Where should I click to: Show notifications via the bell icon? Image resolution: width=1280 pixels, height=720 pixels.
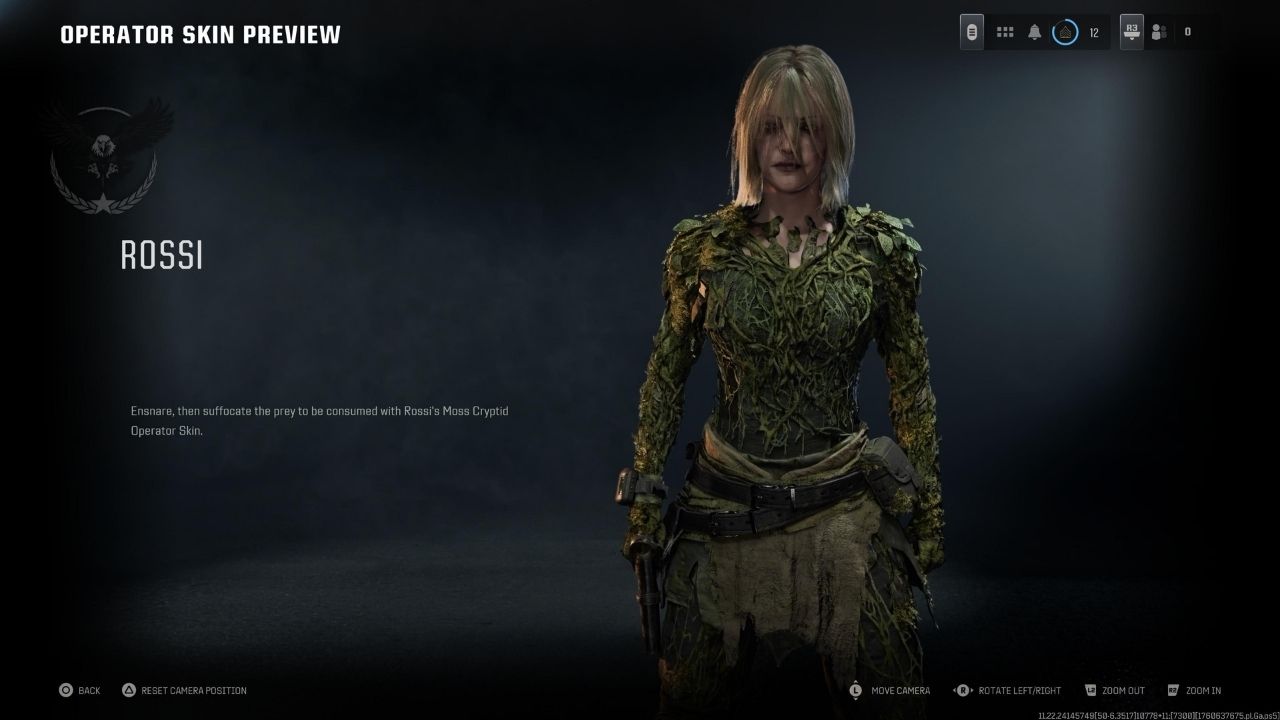click(1035, 32)
